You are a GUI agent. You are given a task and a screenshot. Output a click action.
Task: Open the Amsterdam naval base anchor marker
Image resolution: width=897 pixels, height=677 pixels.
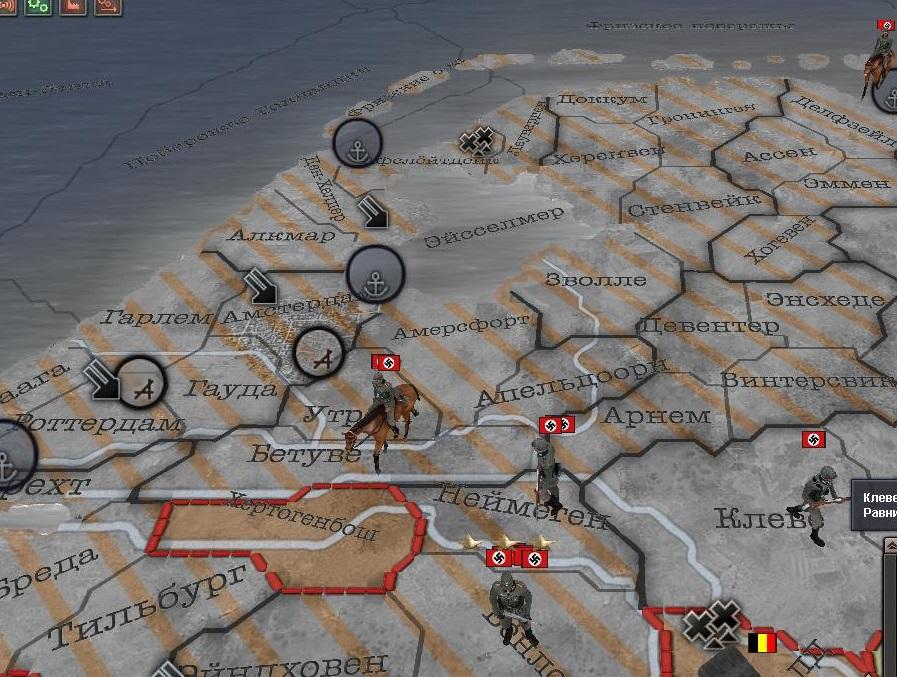click(375, 273)
